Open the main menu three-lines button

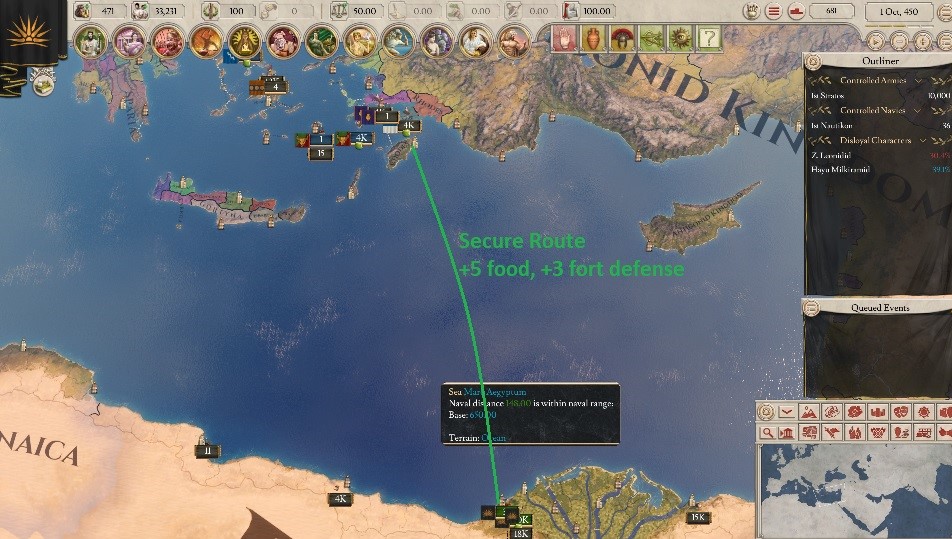(x=774, y=12)
